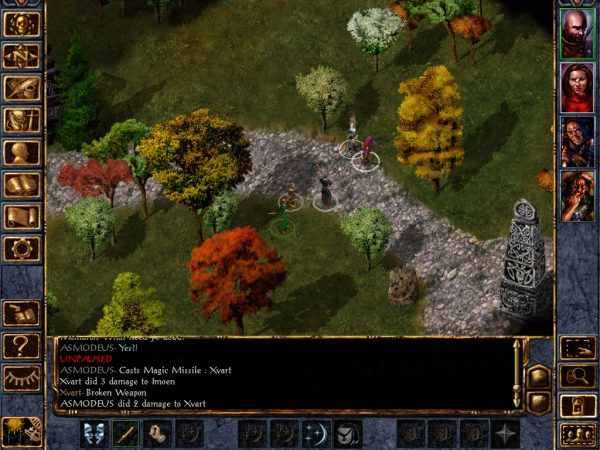The image size is (600, 450).
Task: Click the theater mask action button
Action: click(95, 433)
